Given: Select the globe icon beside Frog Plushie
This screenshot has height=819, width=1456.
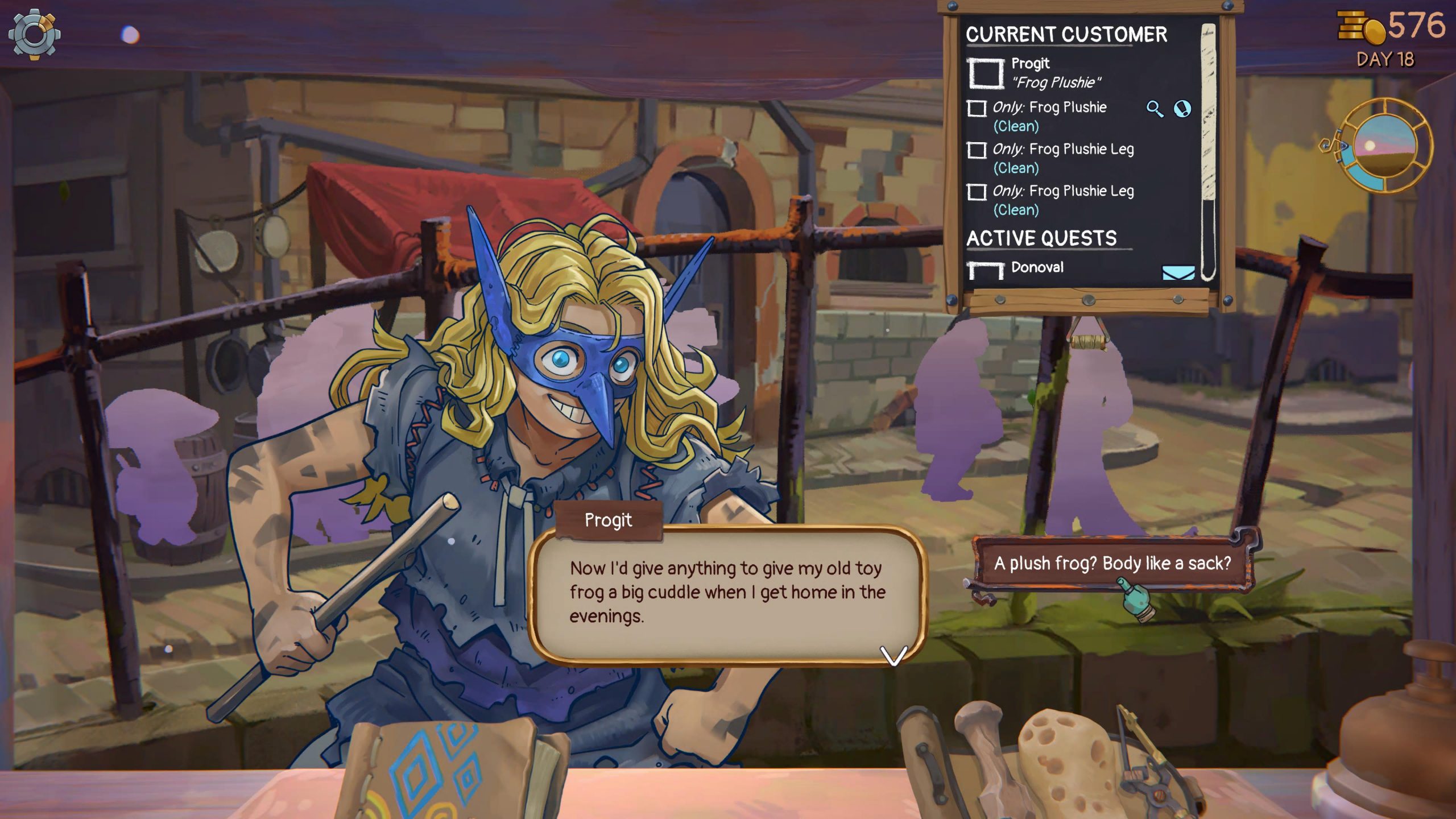Looking at the screenshot, I should [x=1182, y=109].
